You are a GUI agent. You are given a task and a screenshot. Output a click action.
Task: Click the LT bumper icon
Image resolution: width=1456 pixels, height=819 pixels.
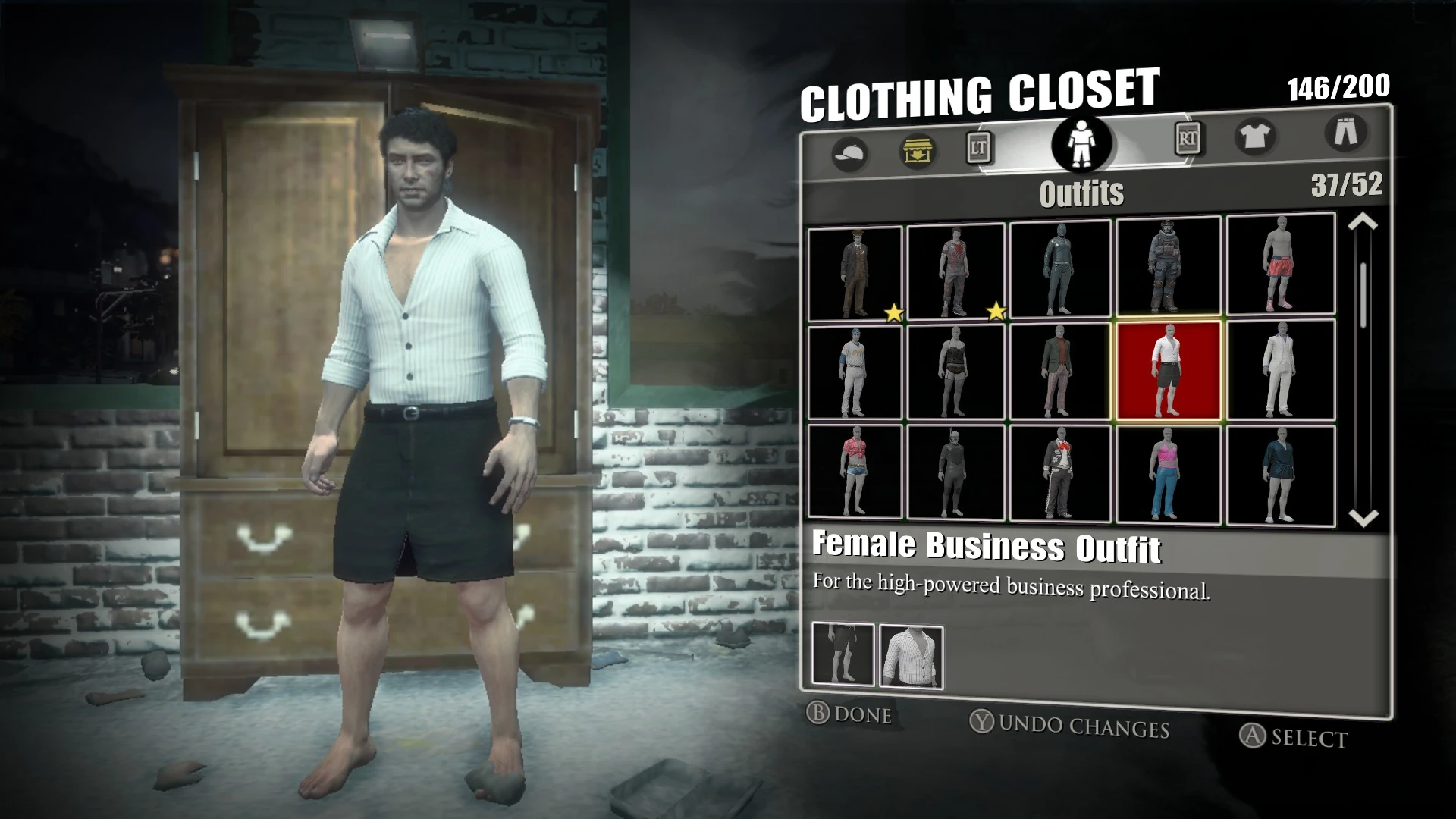pyautogui.click(x=977, y=149)
